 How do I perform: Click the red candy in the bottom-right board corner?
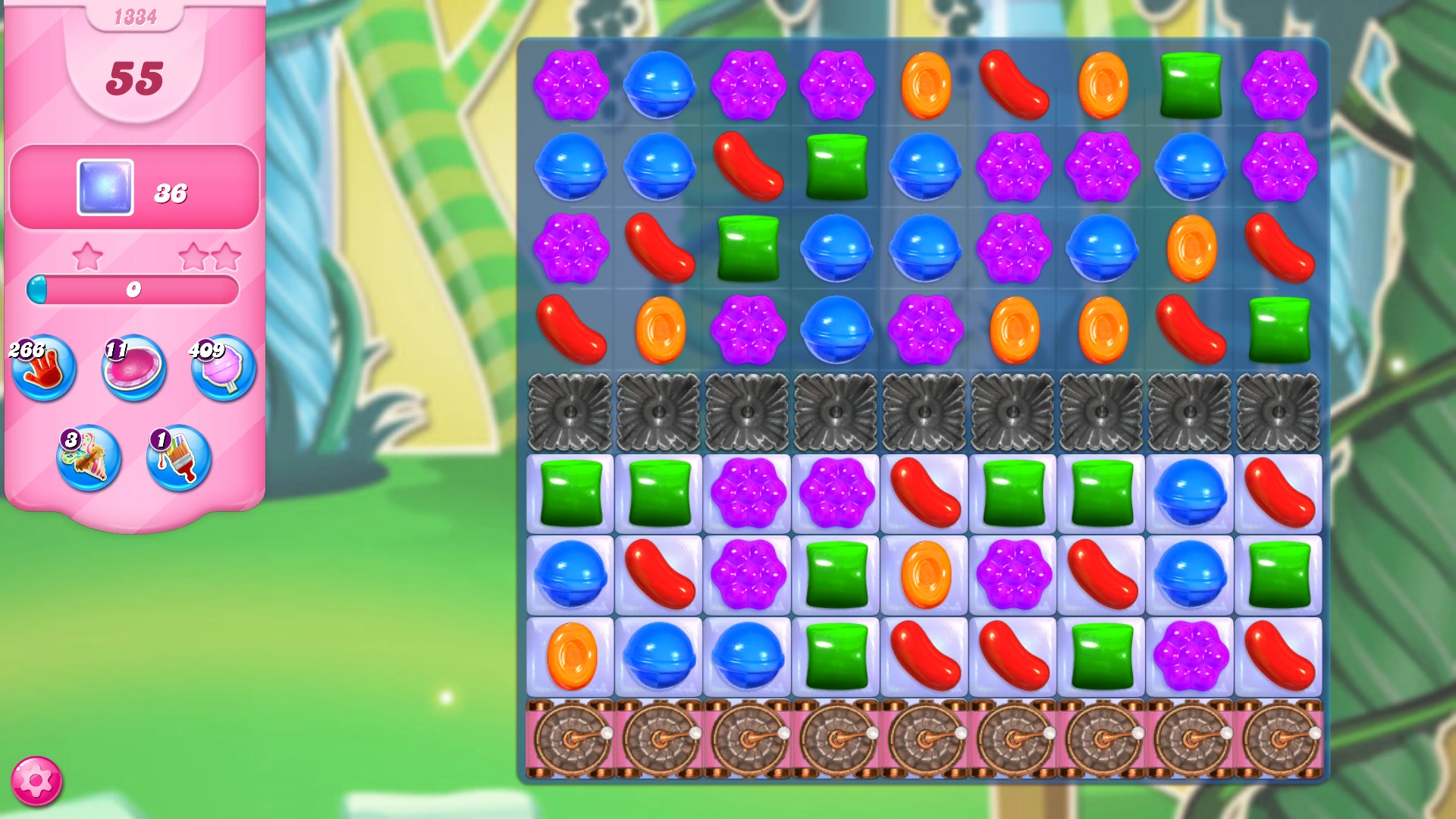(1279, 655)
